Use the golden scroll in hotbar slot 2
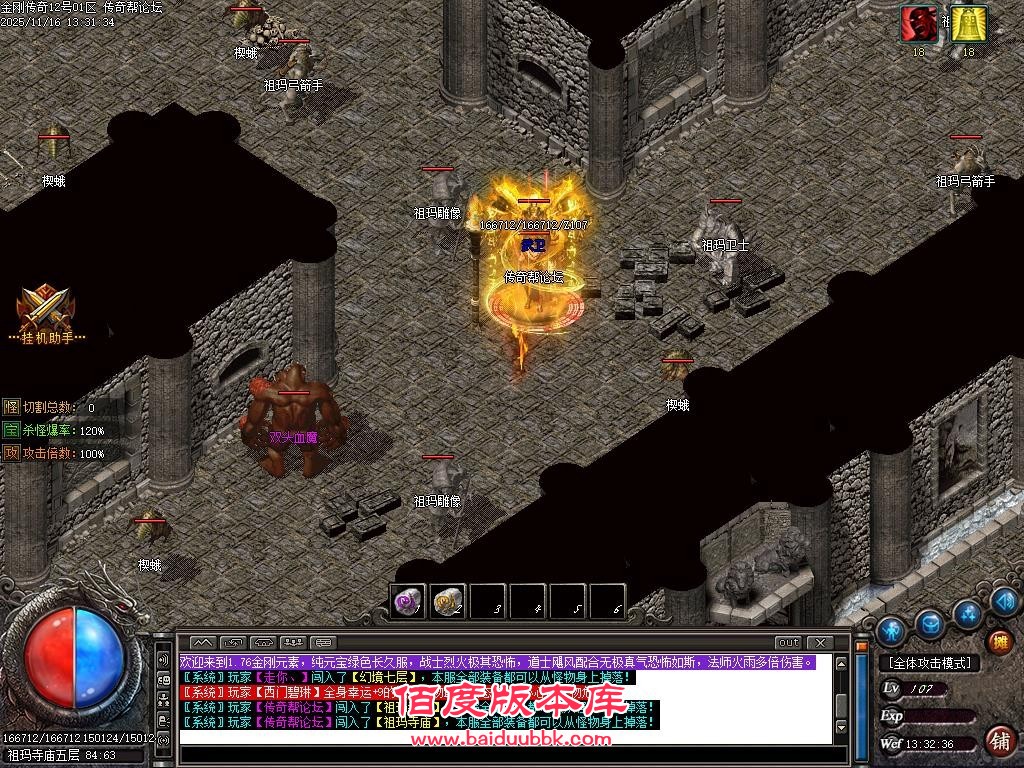Screen dimensions: 1024x768 coord(449,601)
